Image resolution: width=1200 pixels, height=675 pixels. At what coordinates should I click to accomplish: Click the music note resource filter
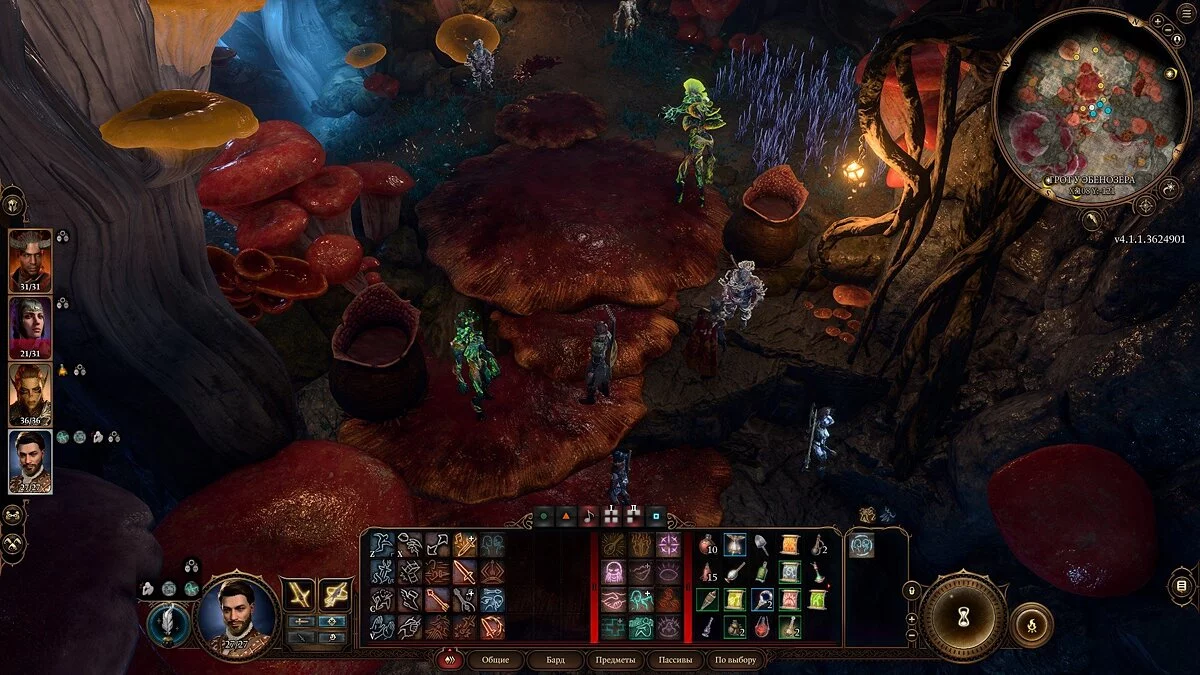click(589, 517)
